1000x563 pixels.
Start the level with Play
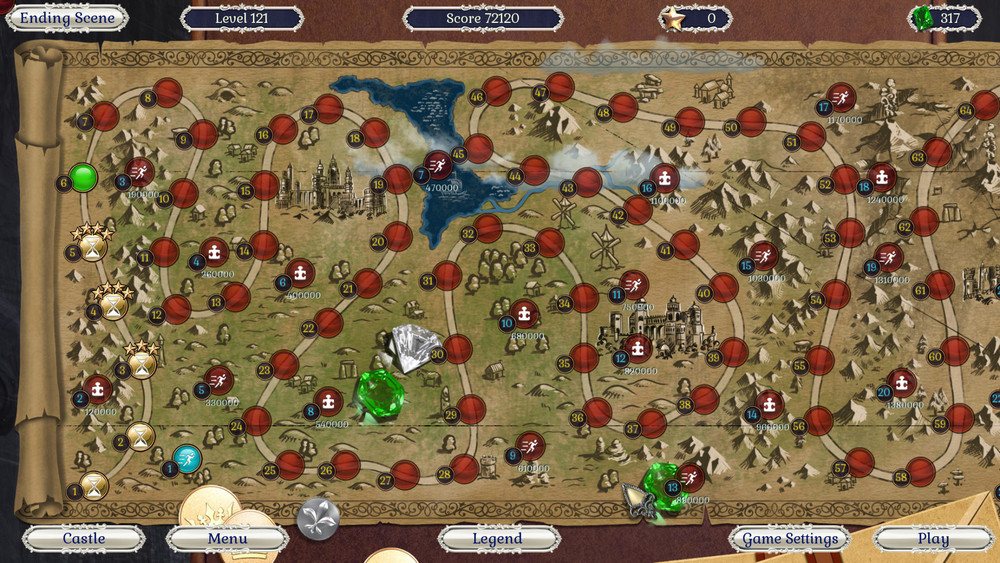(933, 539)
